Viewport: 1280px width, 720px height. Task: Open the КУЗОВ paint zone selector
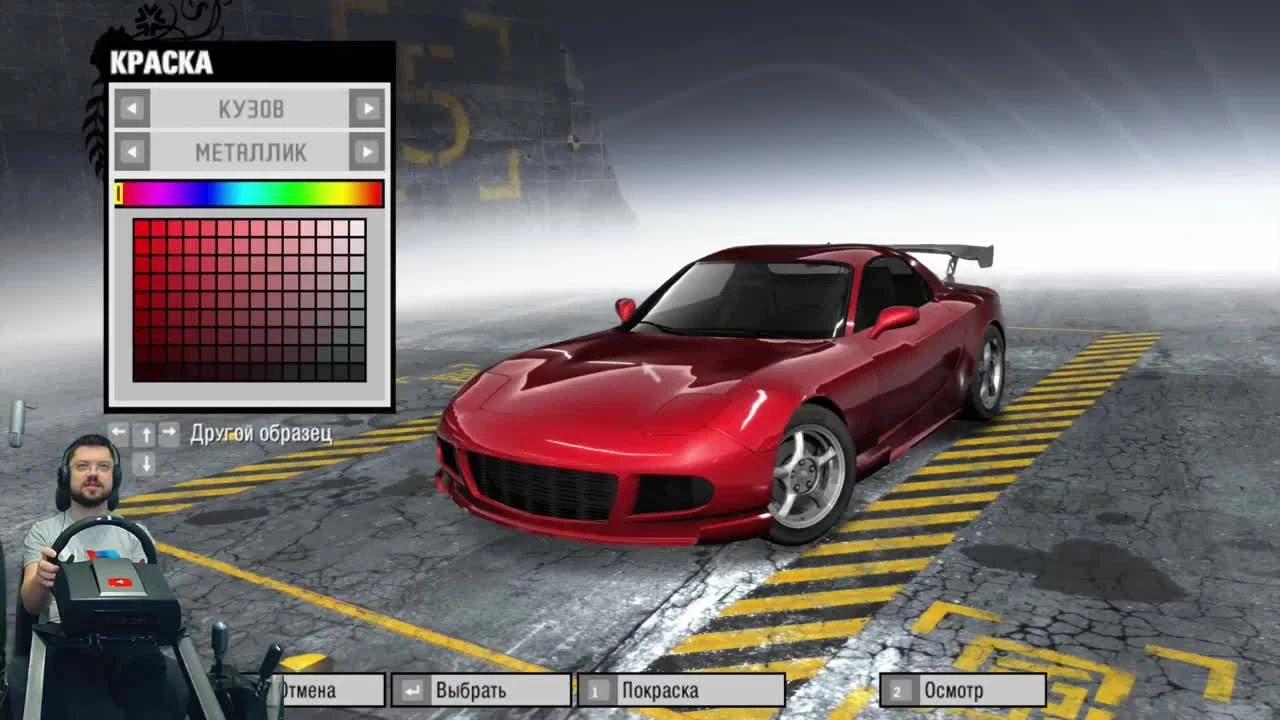[x=250, y=108]
